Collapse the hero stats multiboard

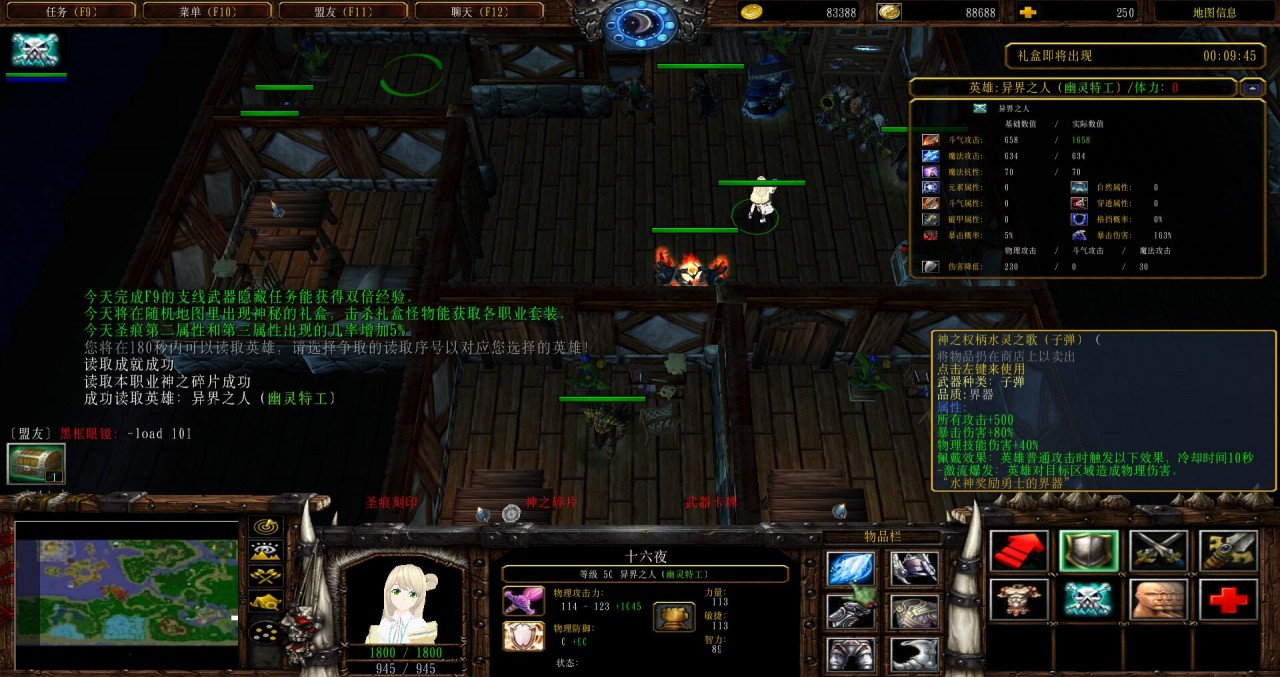click(x=1252, y=88)
